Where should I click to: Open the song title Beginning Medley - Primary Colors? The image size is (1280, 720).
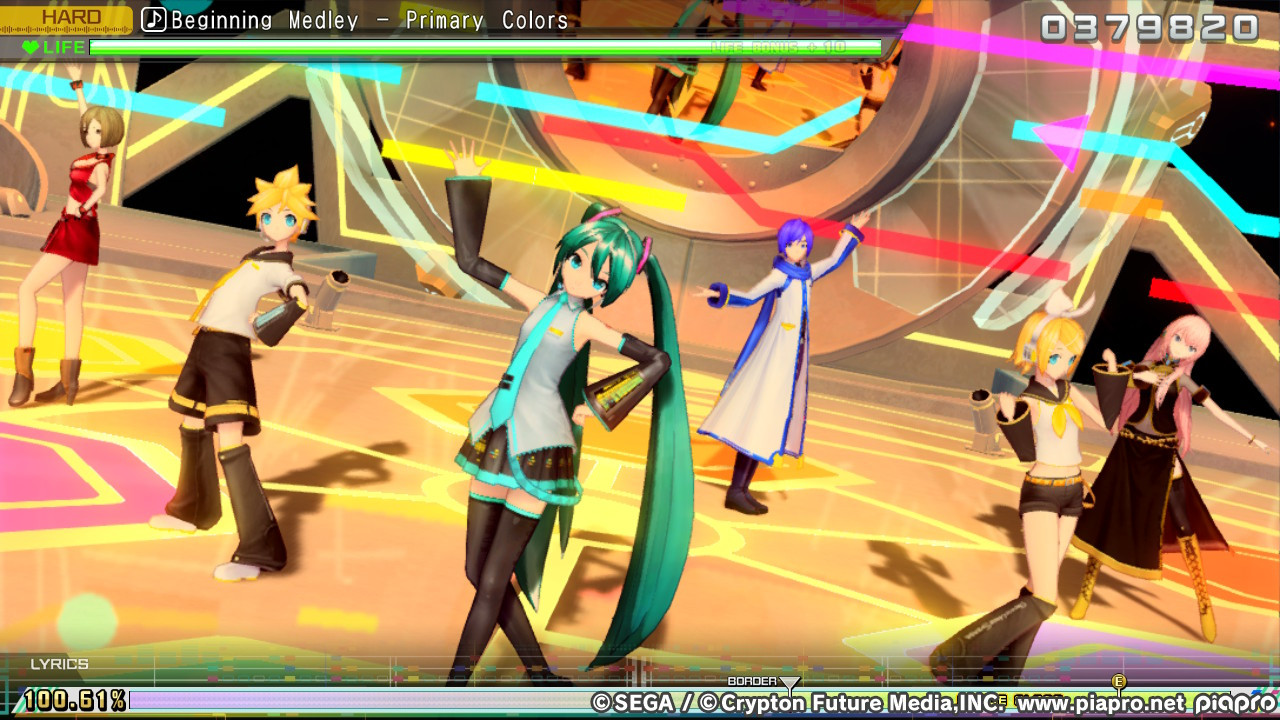[x=370, y=19]
